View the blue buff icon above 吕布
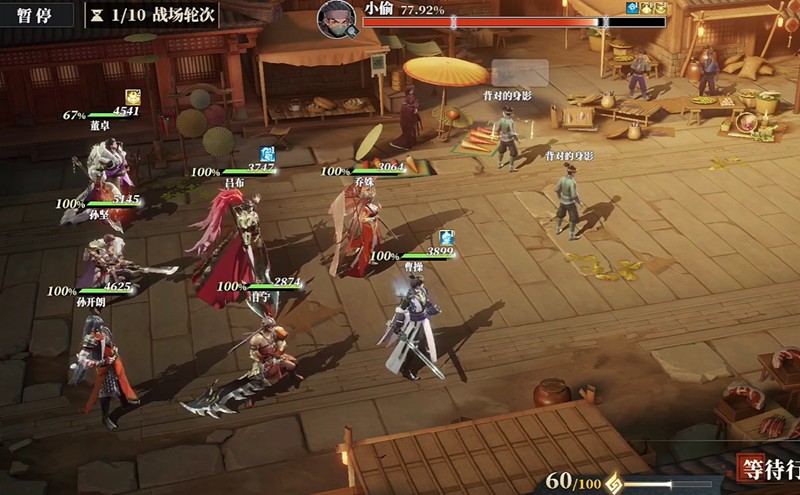The height and width of the screenshot is (495, 800). (267, 153)
